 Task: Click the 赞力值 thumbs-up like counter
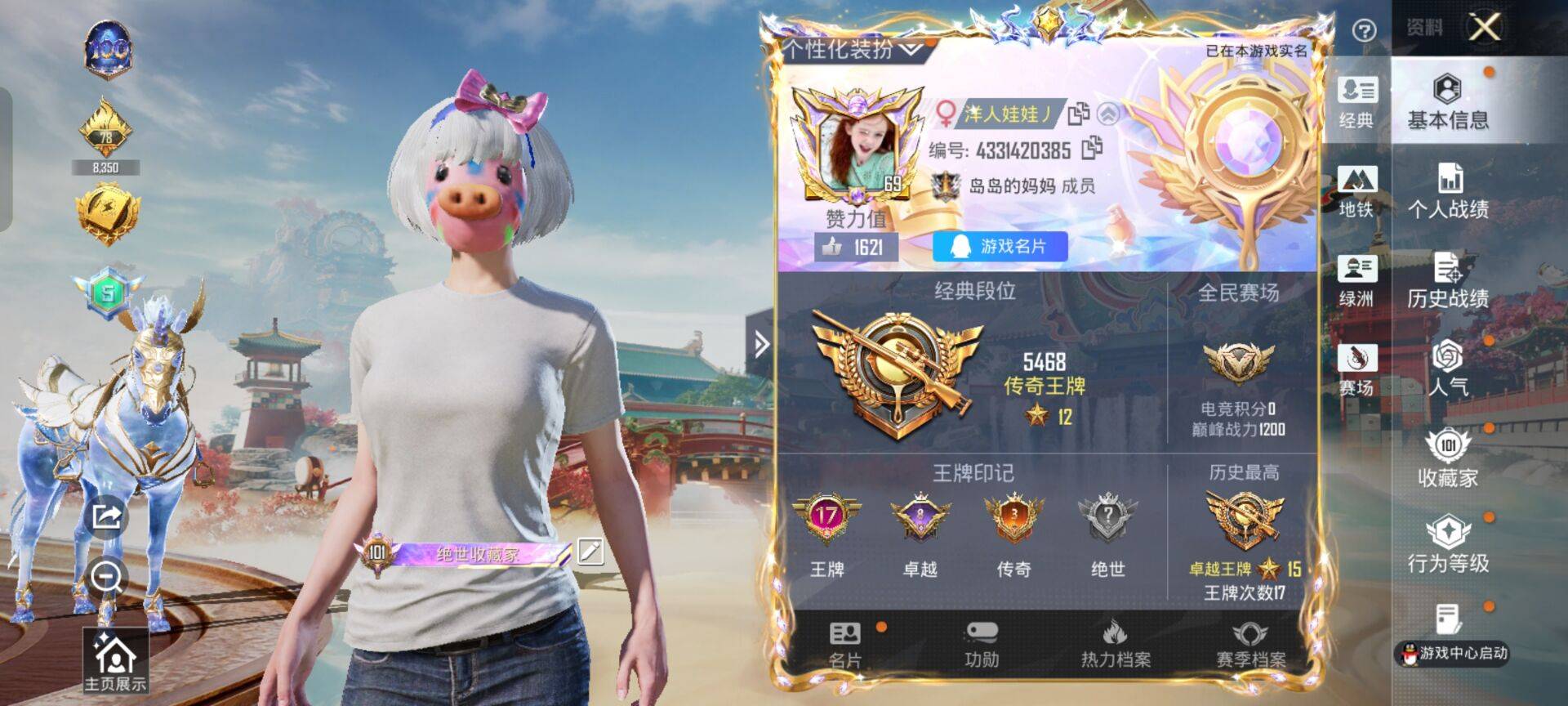pyautogui.click(x=855, y=246)
